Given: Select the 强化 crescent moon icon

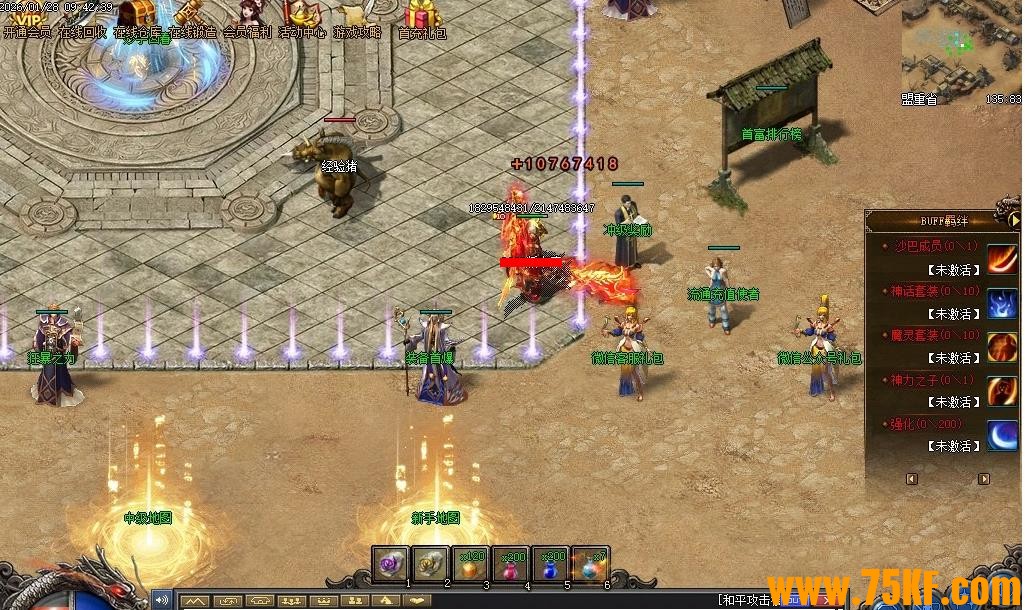Looking at the screenshot, I should (x=1003, y=435).
